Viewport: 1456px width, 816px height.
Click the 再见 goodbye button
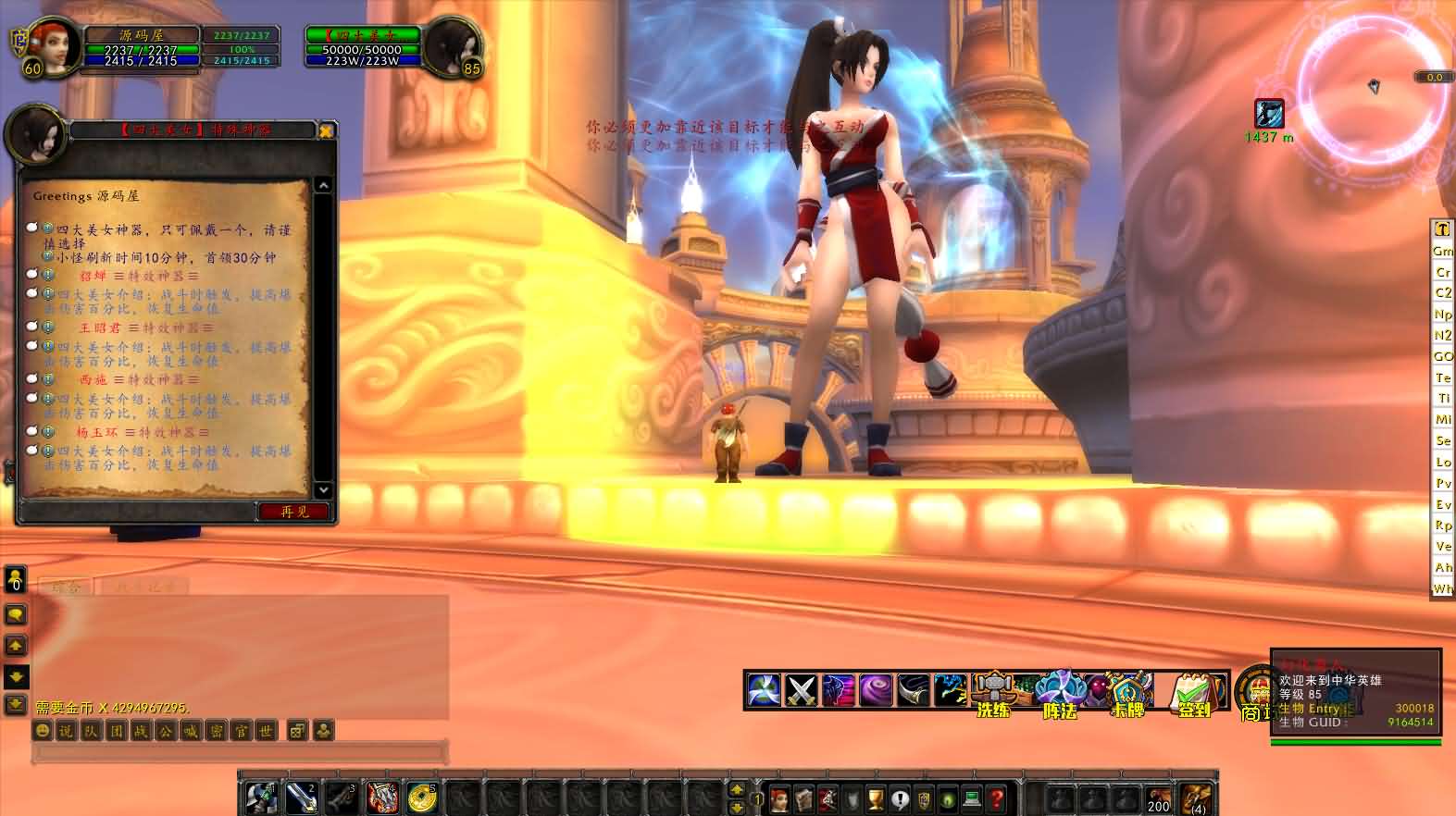[x=294, y=512]
